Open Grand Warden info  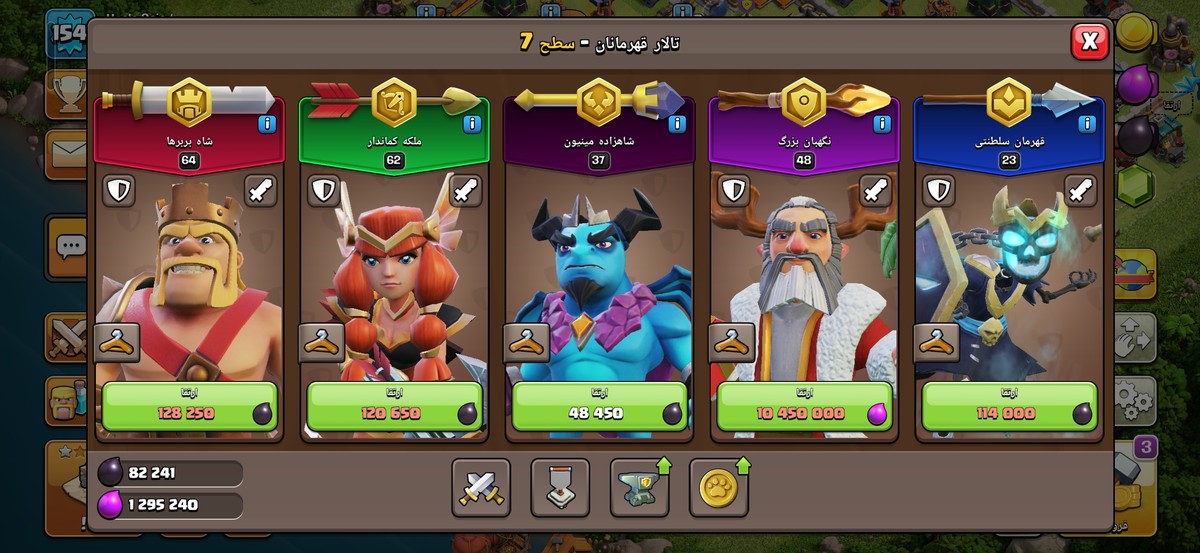coord(881,124)
